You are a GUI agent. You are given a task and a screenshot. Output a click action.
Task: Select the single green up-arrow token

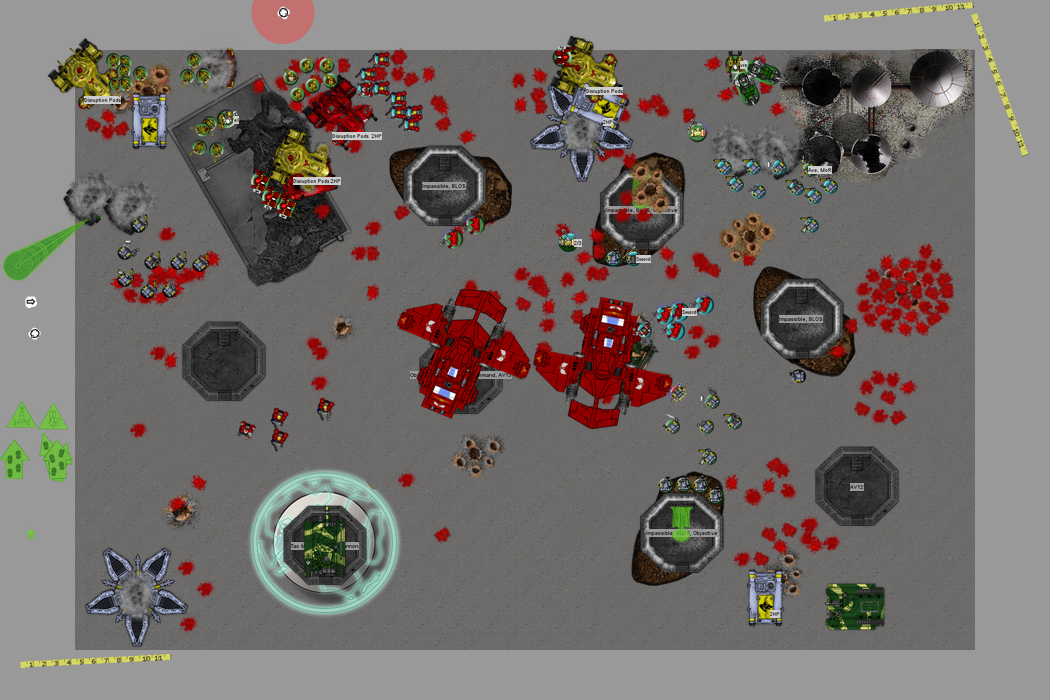[x=13, y=459]
